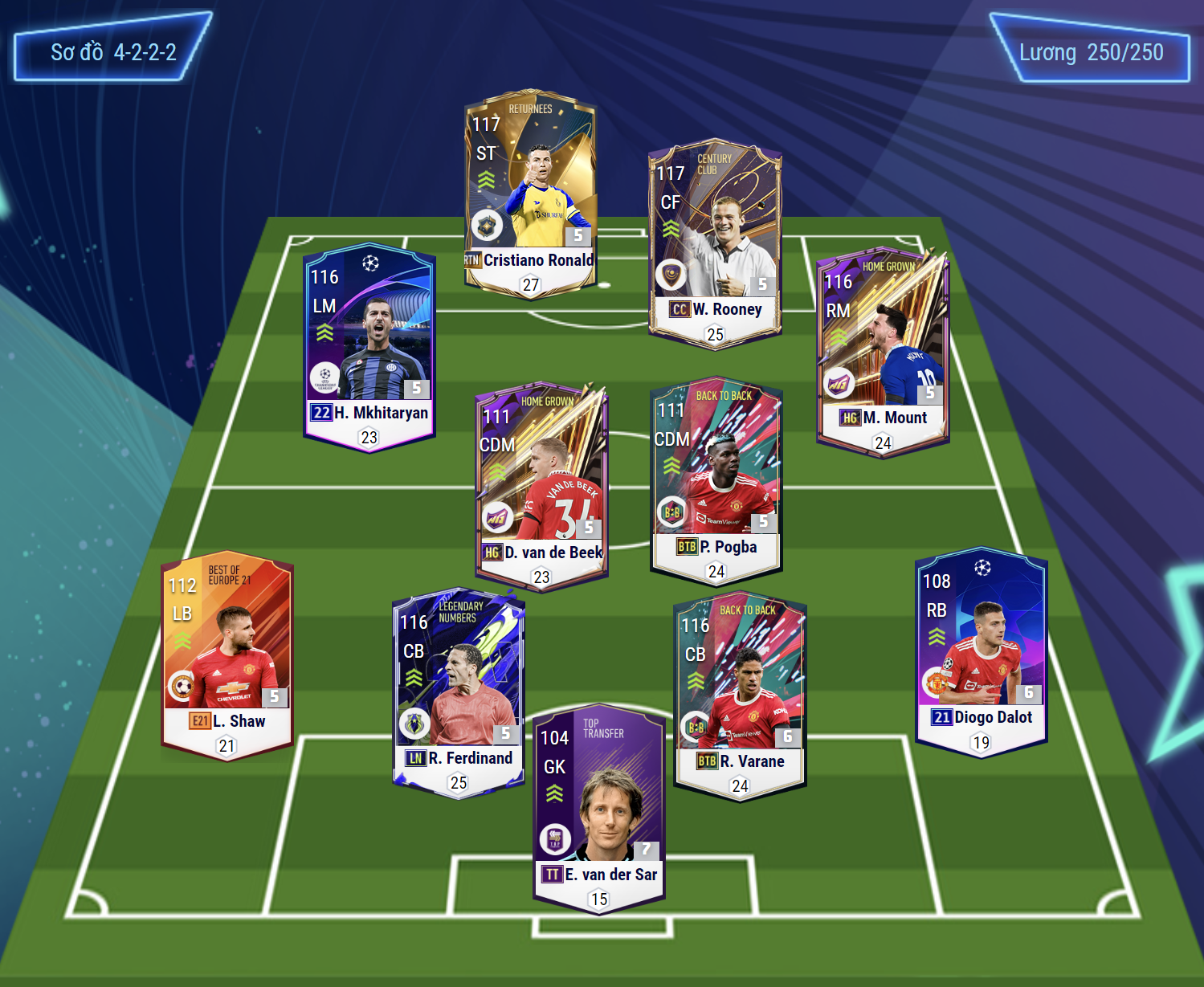Select the R. Ferdinand CB card
This screenshot has height=987, width=1204.
pyautogui.click(x=459, y=692)
